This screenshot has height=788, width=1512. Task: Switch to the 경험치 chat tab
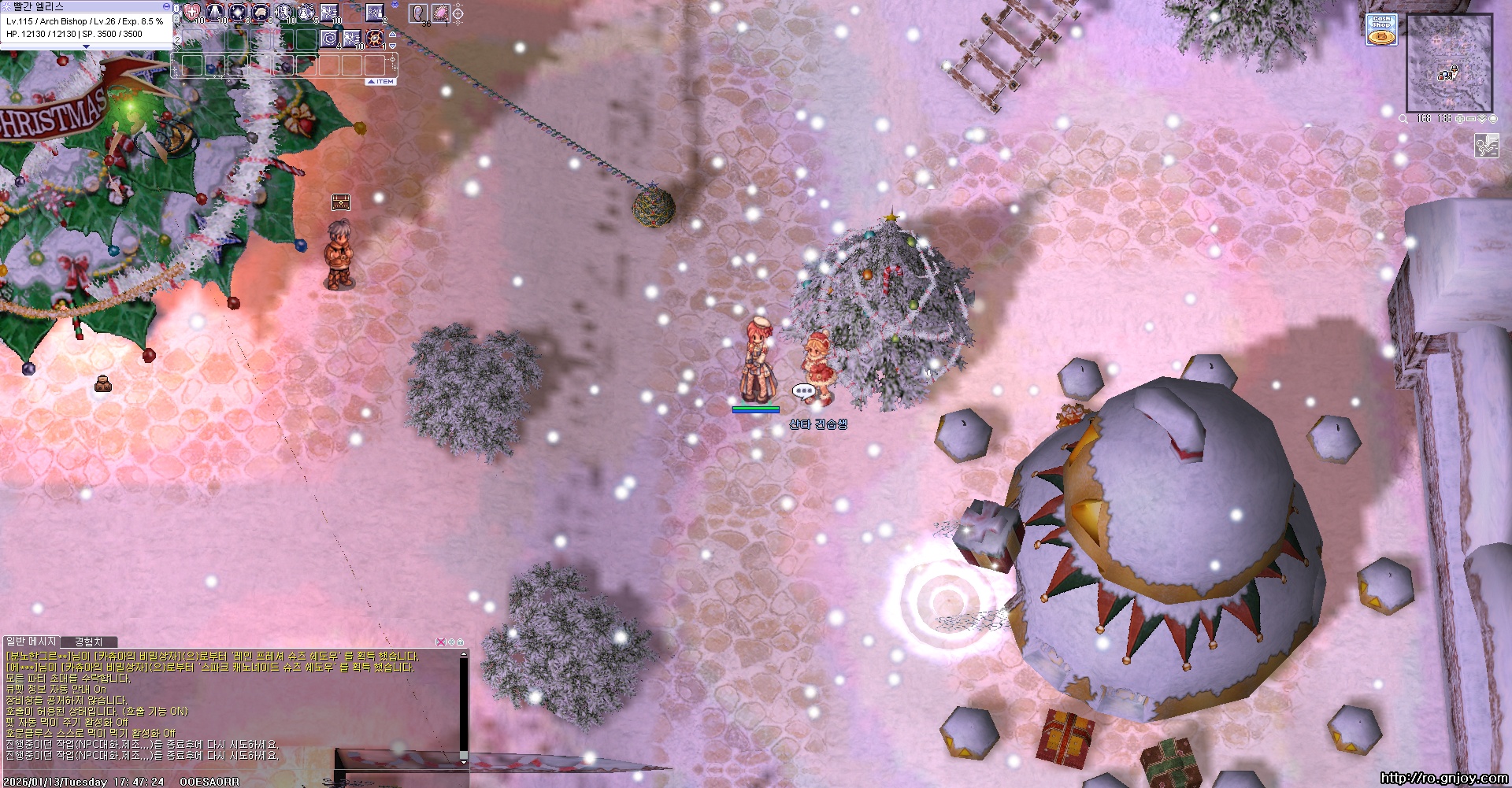click(x=88, y=642)
